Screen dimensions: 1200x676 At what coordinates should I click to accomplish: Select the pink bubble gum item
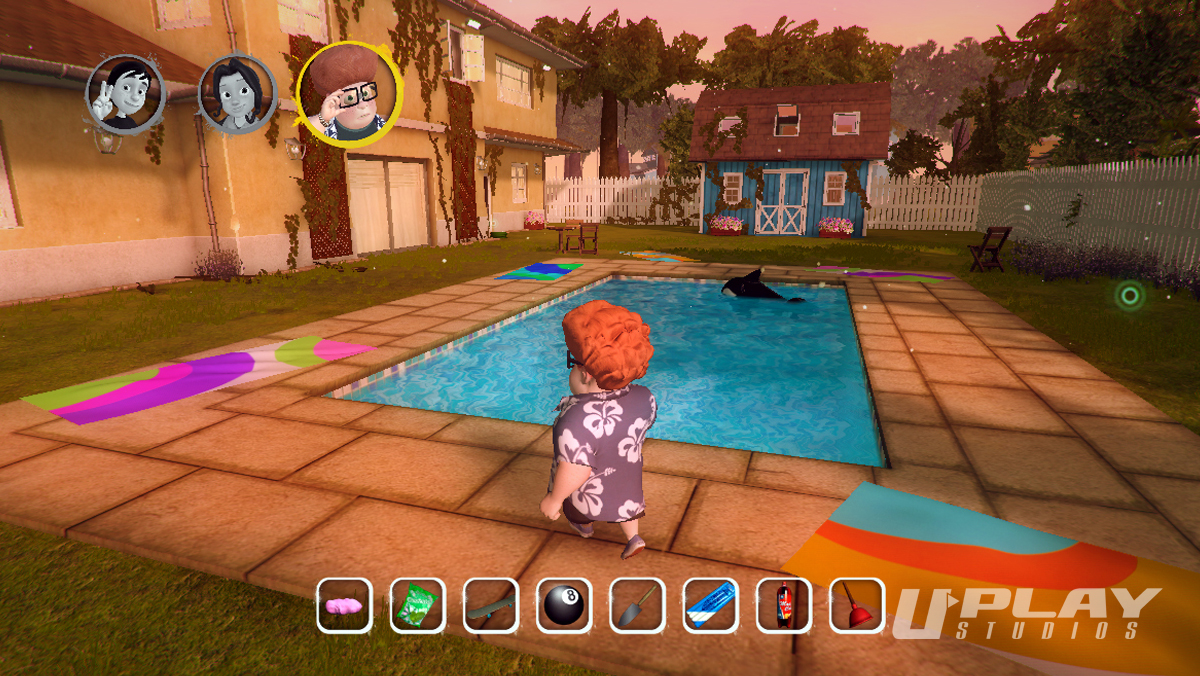click(x=345, y=605)
